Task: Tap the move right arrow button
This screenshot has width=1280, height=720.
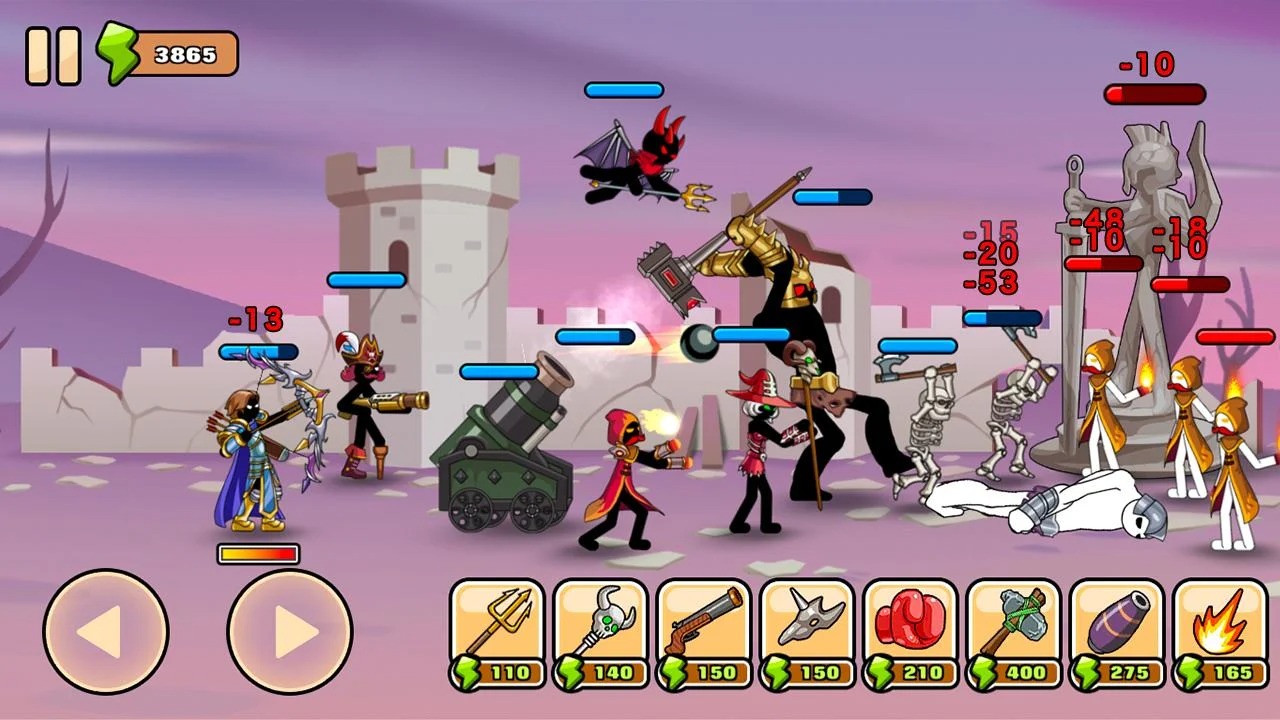Action: point(290,631)
